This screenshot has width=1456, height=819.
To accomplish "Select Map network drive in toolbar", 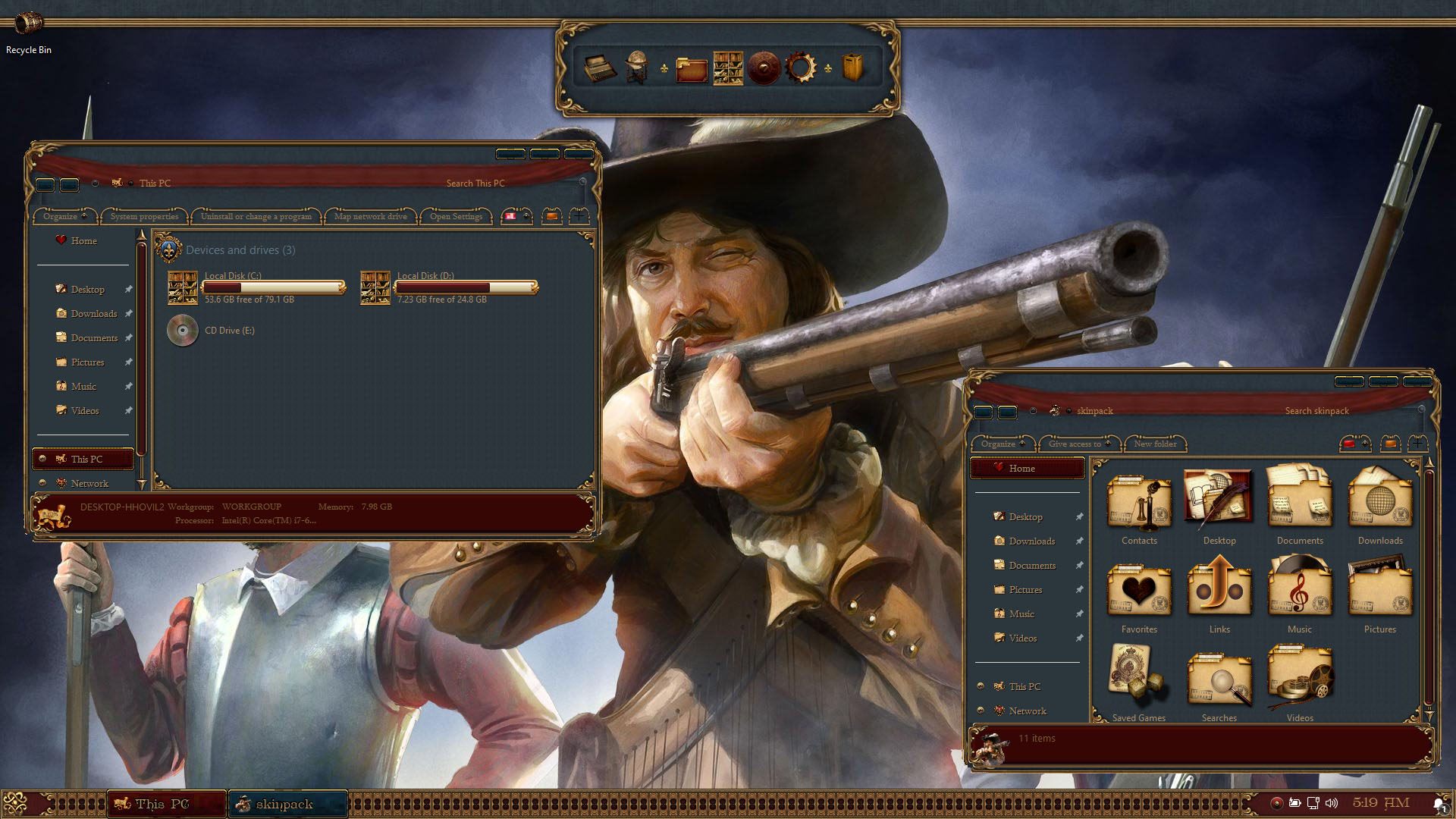I will pos(370,216).
